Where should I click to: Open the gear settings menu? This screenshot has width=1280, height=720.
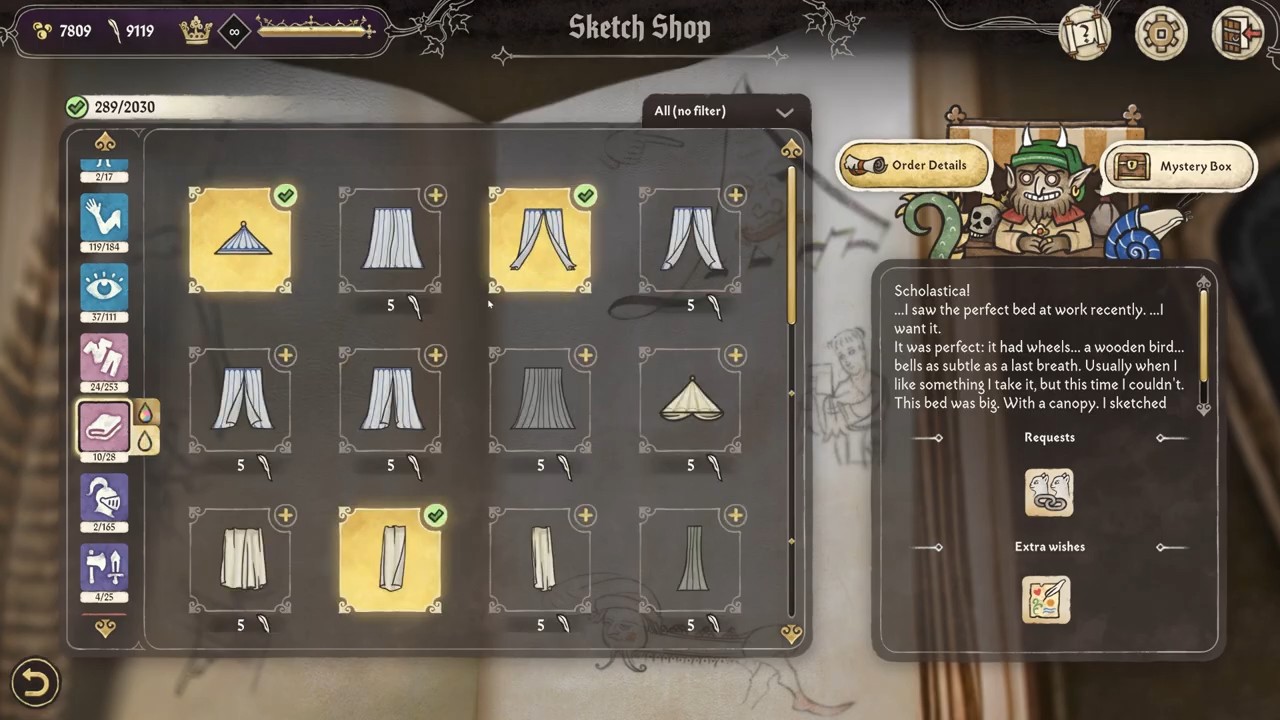[x=1161, y=34]
